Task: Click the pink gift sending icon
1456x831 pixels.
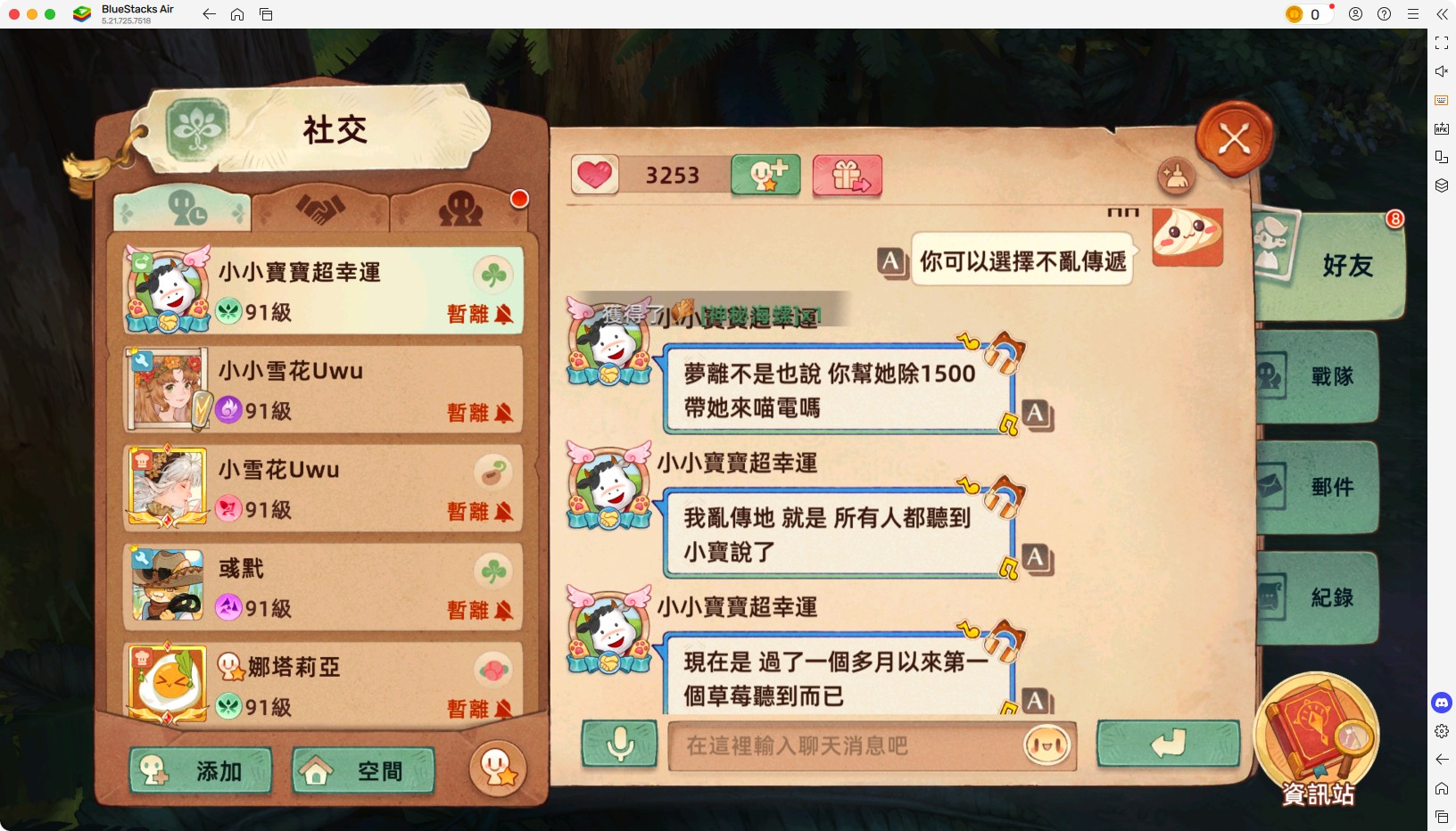Action: coord(847,176)
